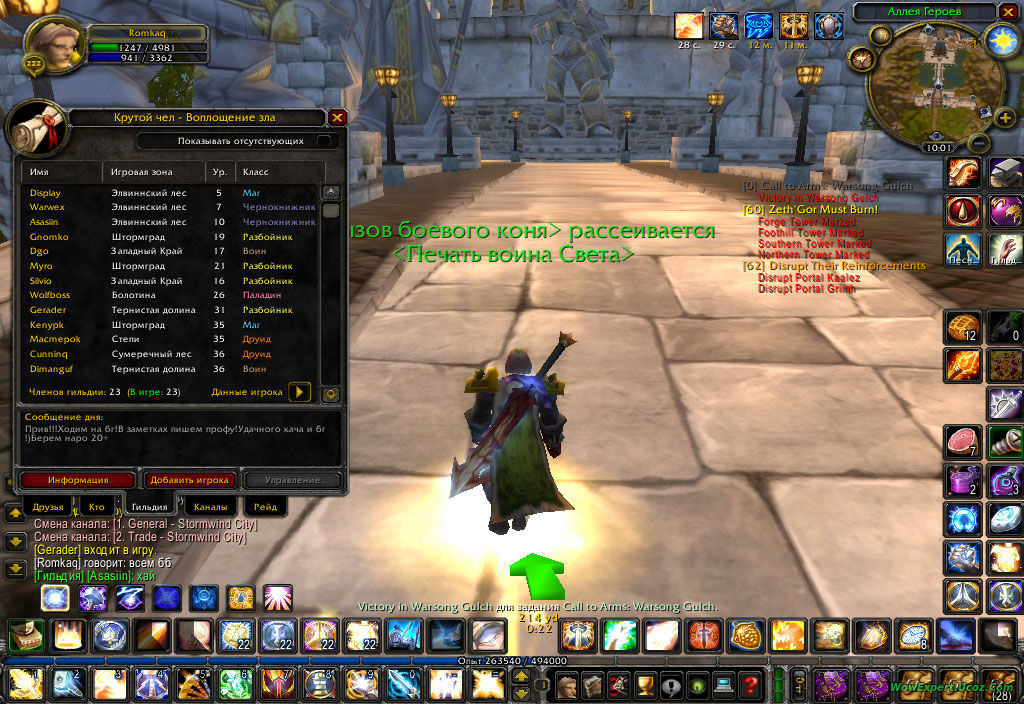This screenshot has width=1024, height=704.
Task: Choose guild member Dimanguf from the list
Action: tap(52, 369)
